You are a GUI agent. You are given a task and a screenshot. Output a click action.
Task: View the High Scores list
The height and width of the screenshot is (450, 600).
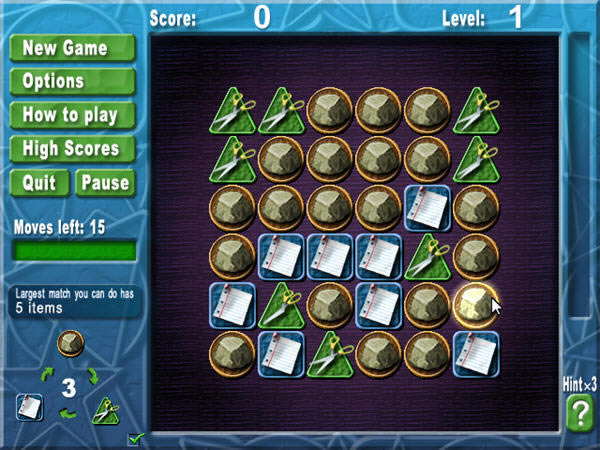tap(72, 149)
